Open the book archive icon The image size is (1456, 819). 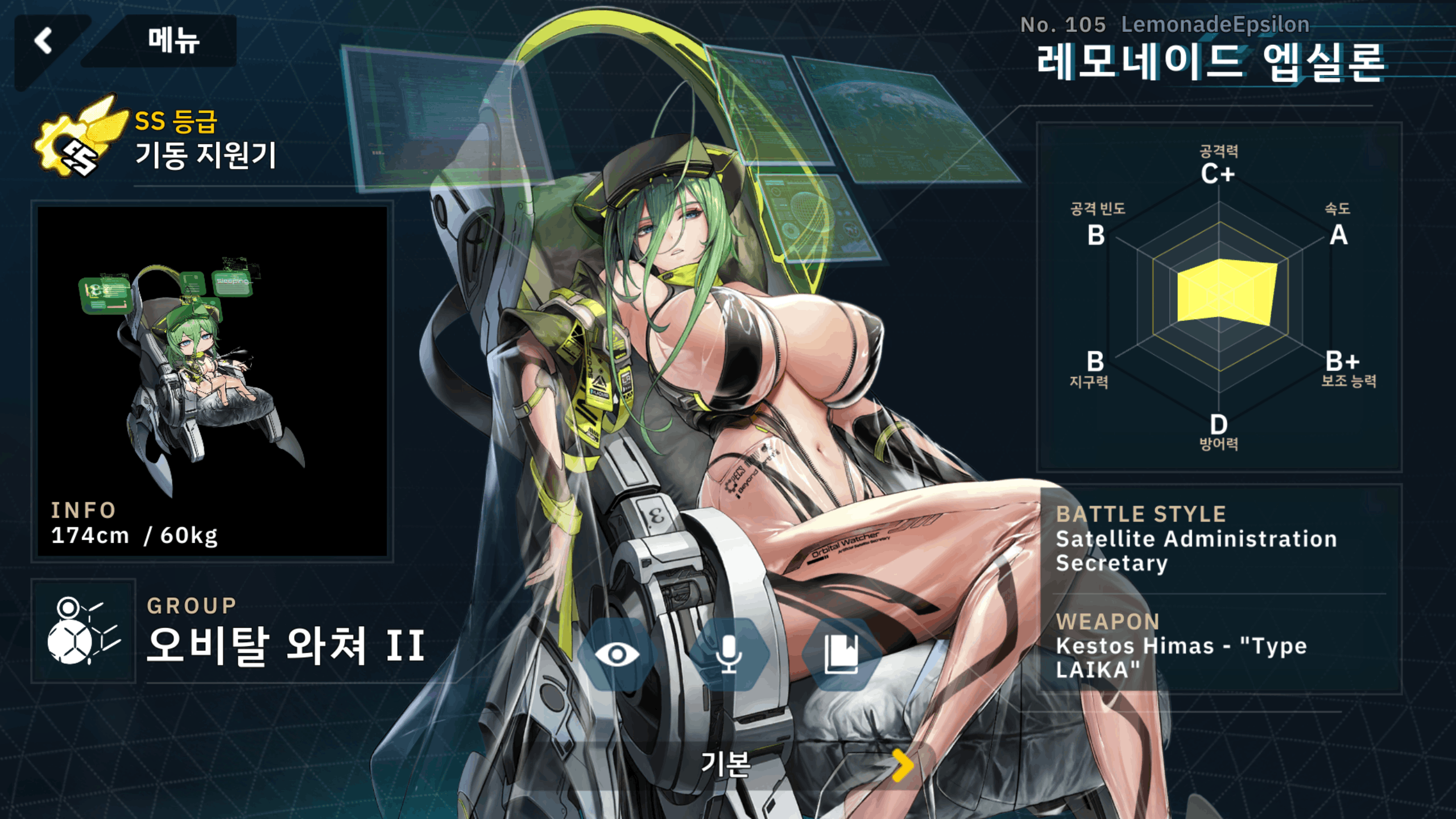[841, 654]
